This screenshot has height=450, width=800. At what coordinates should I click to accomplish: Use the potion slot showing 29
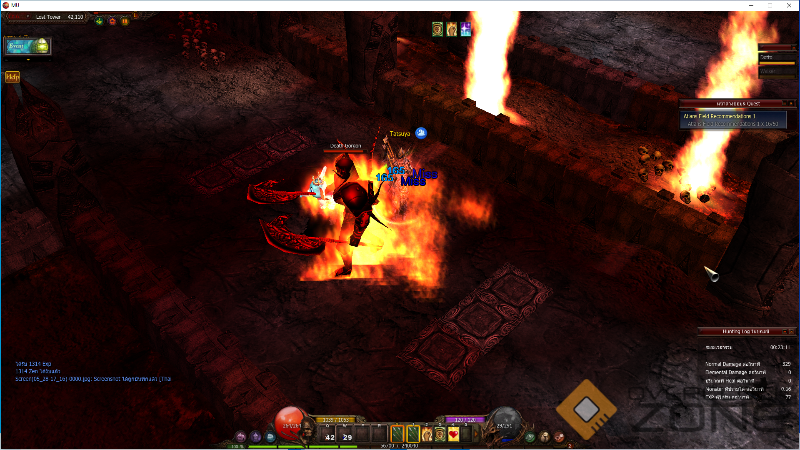click(x=347, y=434)
